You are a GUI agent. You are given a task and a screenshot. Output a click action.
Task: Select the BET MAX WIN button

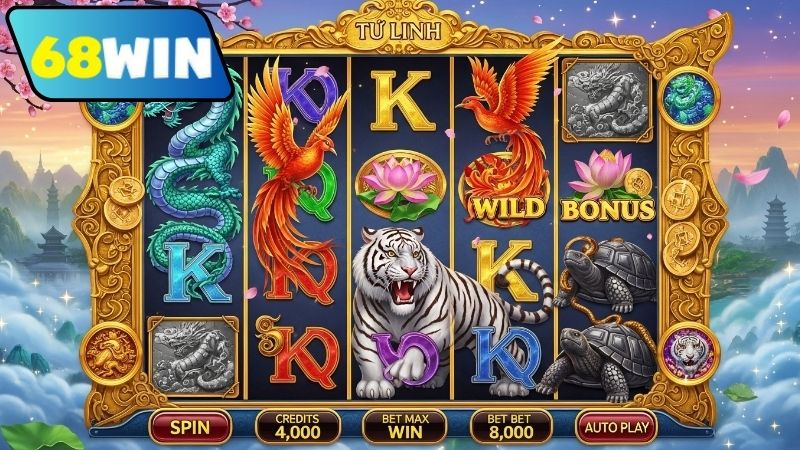404,427
